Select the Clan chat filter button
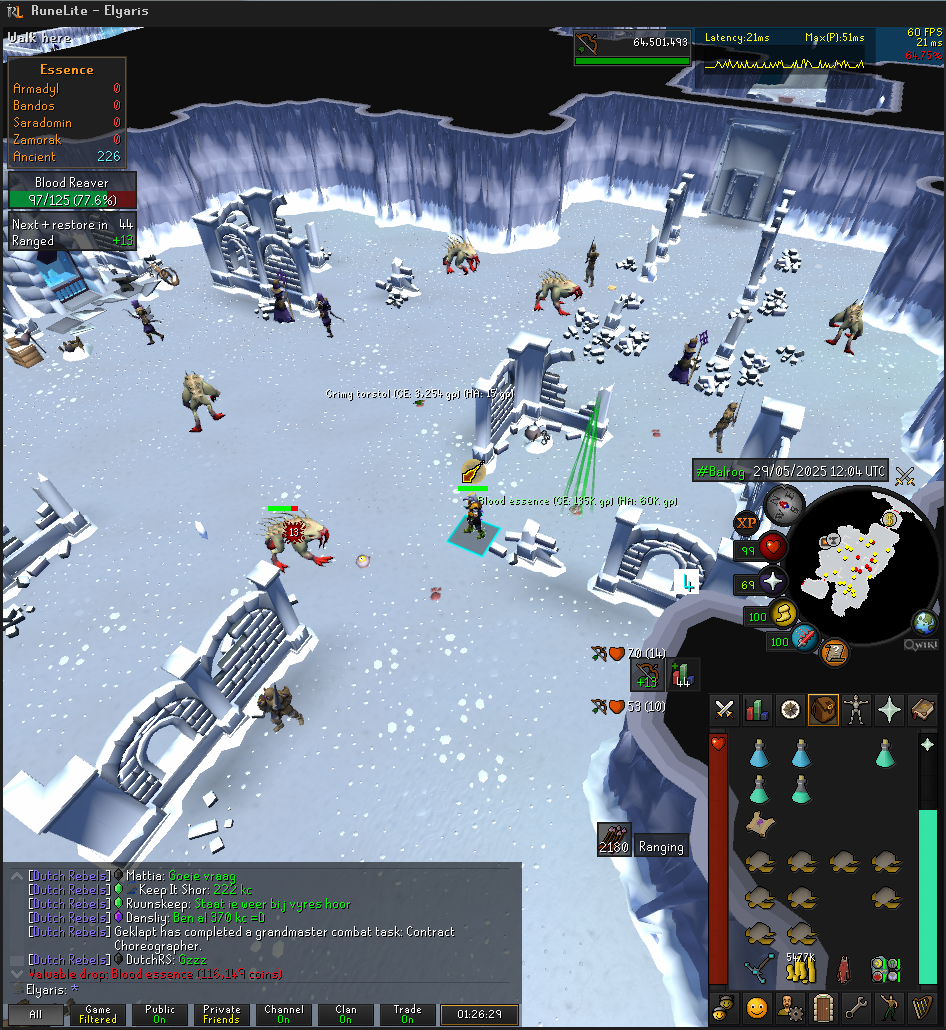The height and width of the screenshot is (1030, 946). tap(345, 1014)
